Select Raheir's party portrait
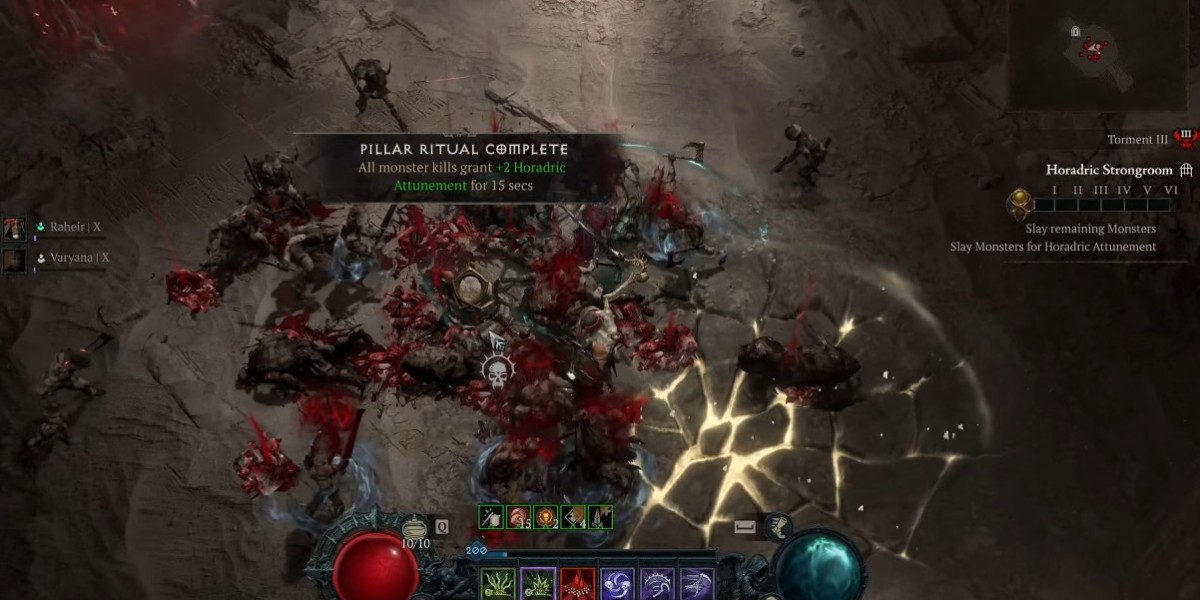Screen dimensions: 1200x600 14,228
